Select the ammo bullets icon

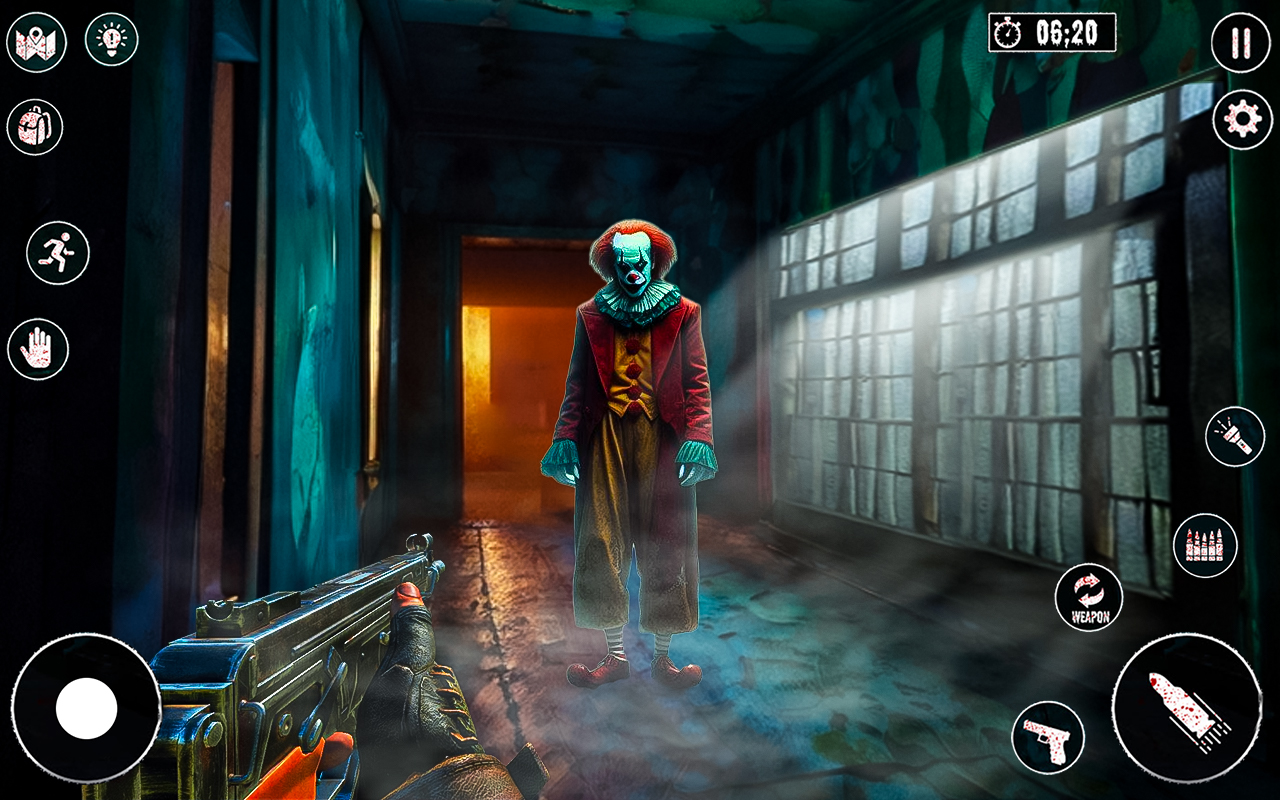point(1206,545)
